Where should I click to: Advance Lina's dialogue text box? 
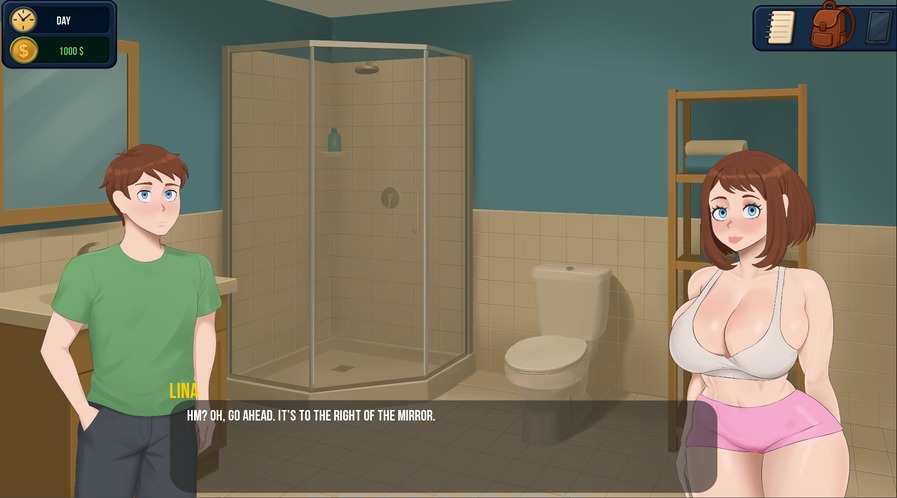443,445
